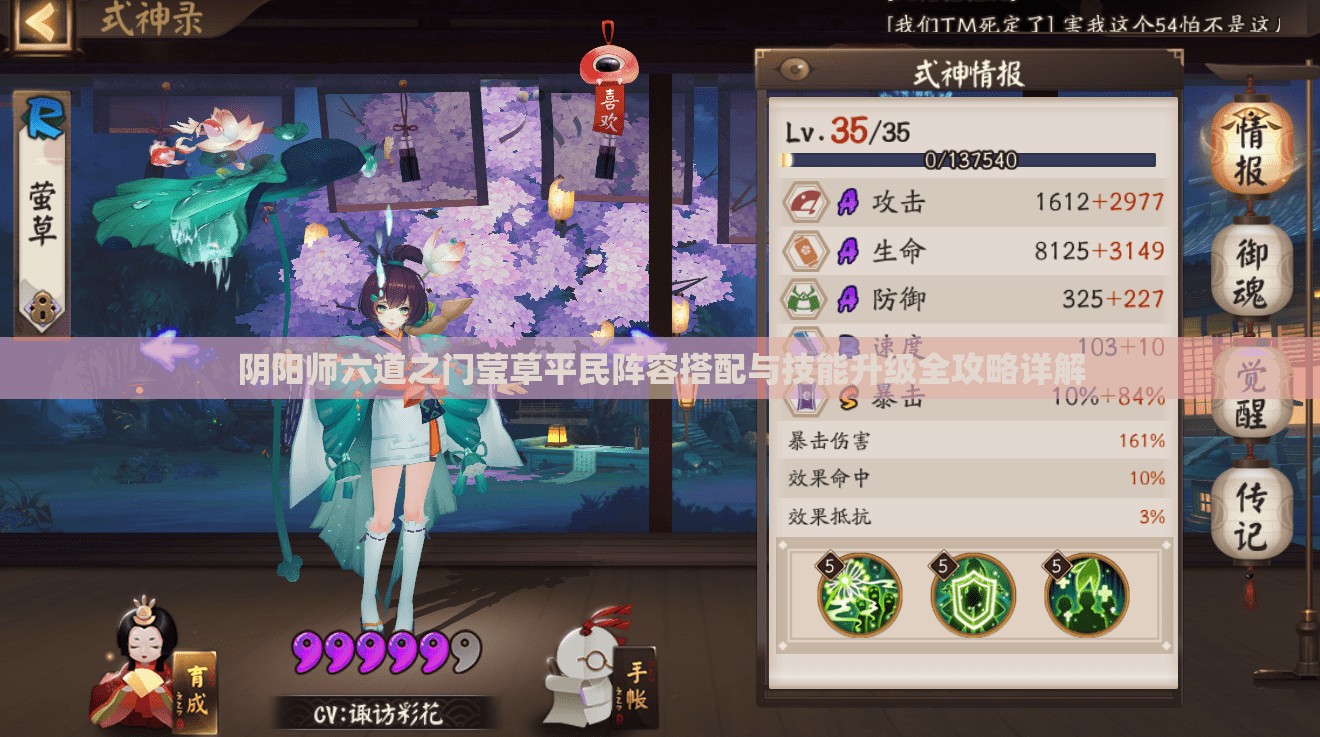
Task: Click the attack stat icon beside 攻击
Action: click(x=806, y=201)
